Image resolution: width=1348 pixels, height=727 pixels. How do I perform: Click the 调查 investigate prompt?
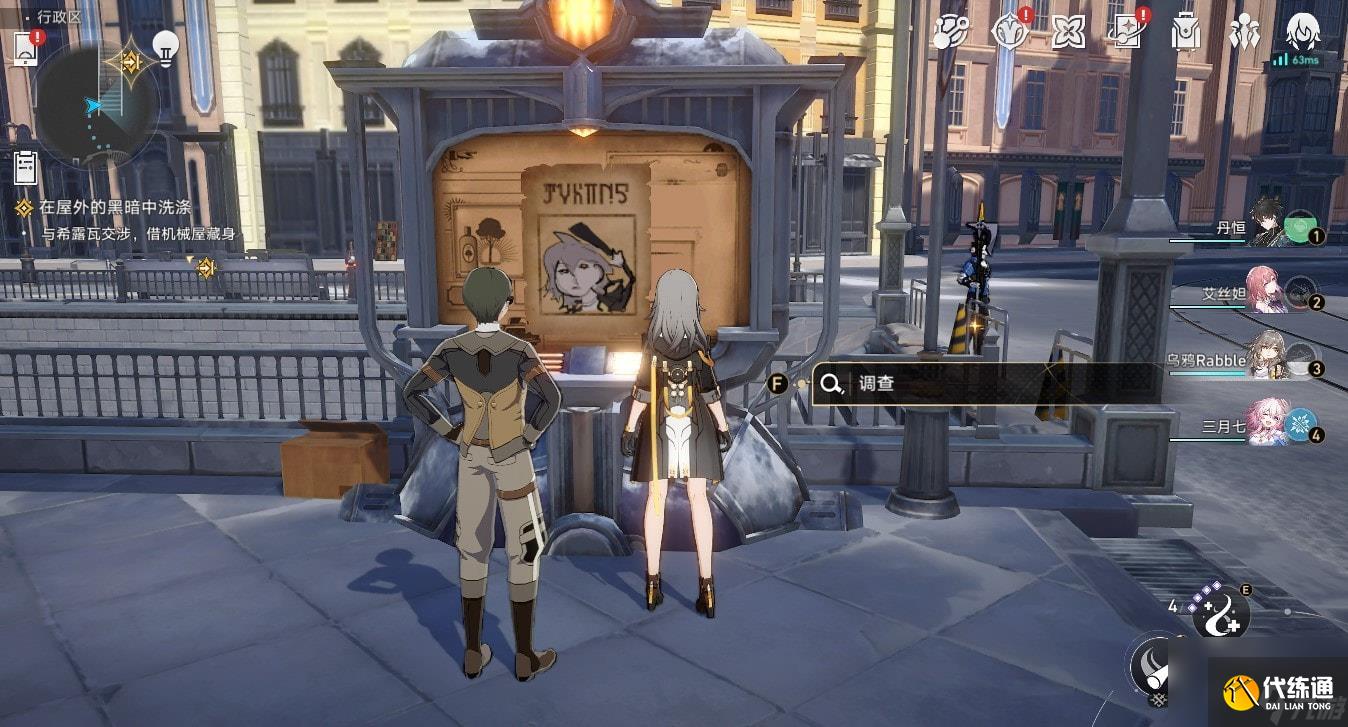(985, 383)
